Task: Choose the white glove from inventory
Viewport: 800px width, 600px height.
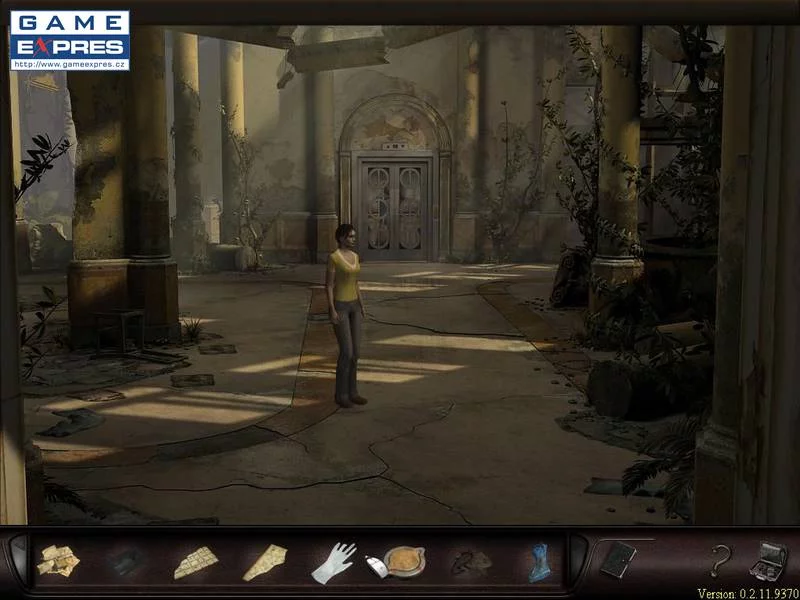Action: (333, 562)
